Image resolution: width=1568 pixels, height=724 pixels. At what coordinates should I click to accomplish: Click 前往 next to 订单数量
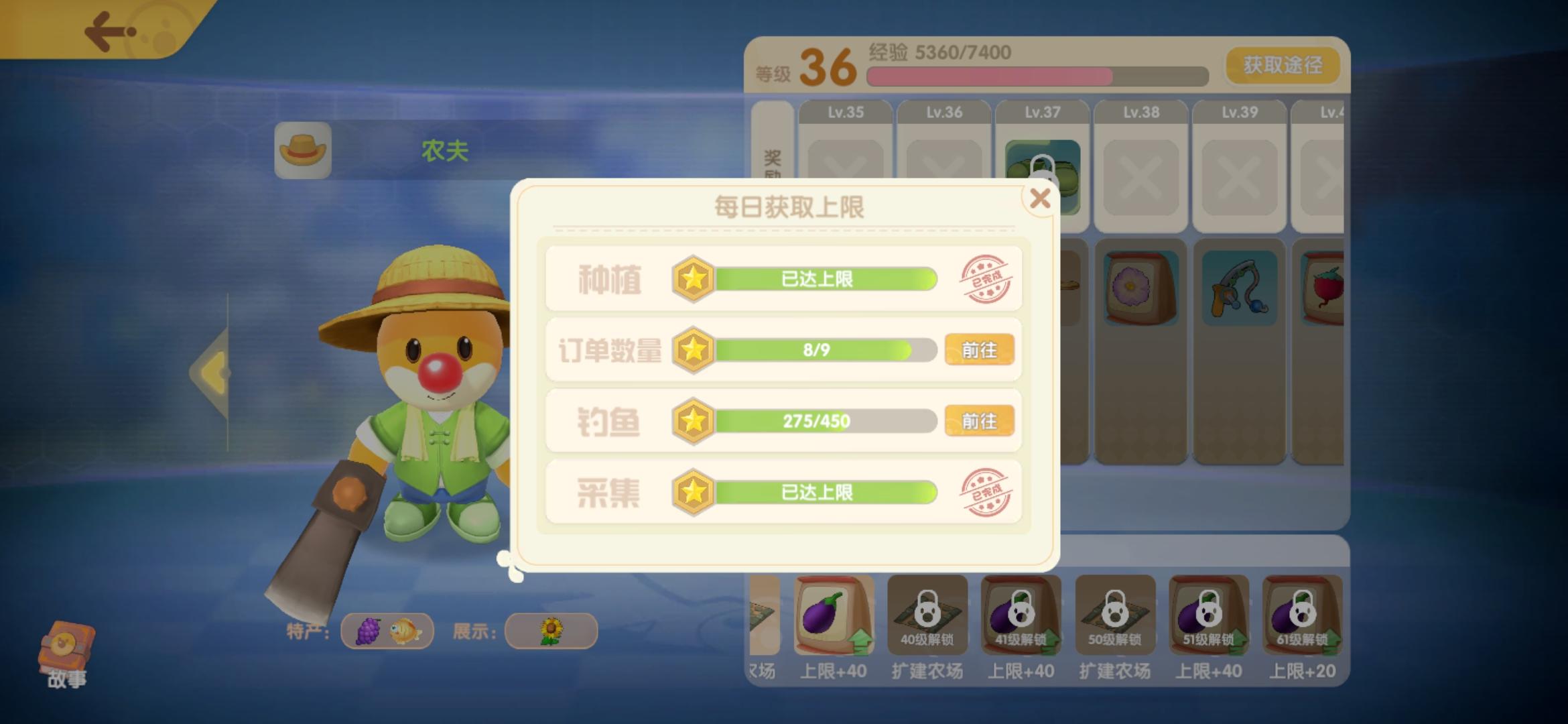tap(980, 350)
